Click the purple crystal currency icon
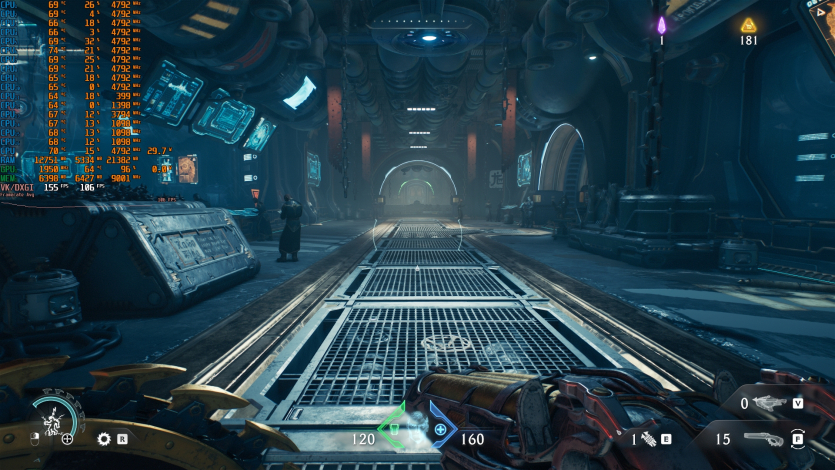 [x=661, y=25]
